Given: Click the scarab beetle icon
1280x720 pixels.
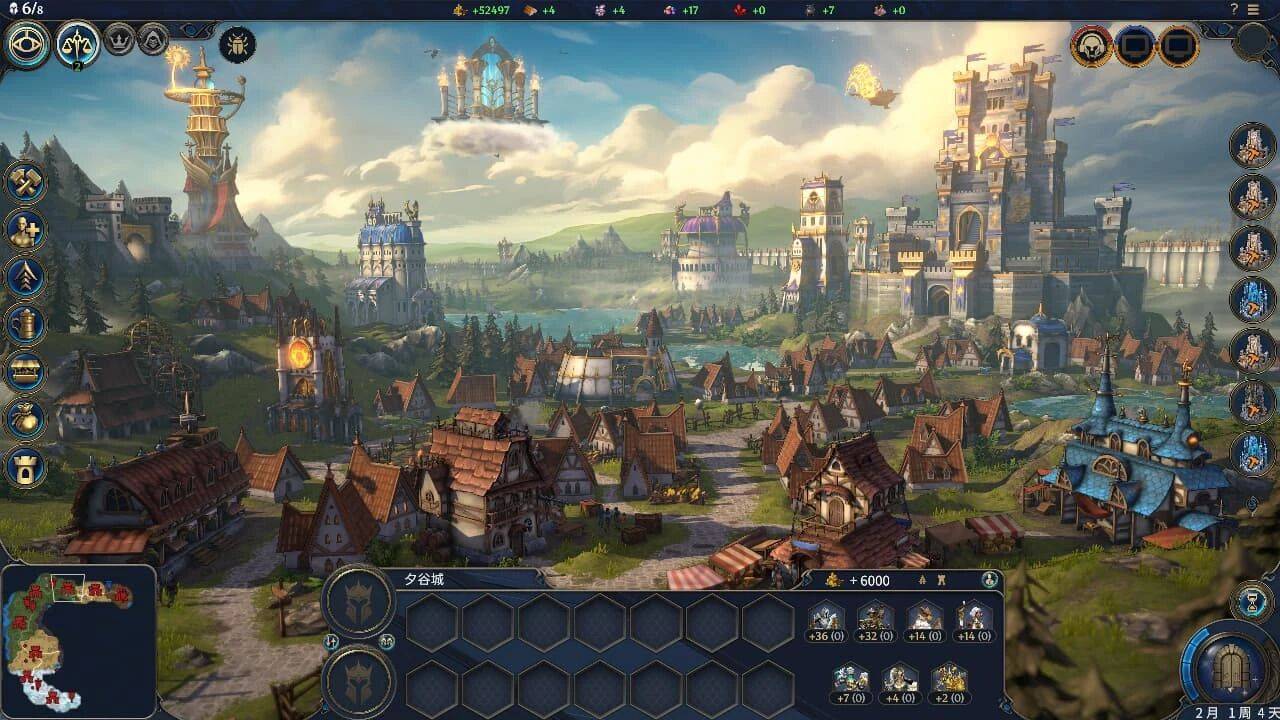Looking at the screenshot, I should click(x=238, y=44).
